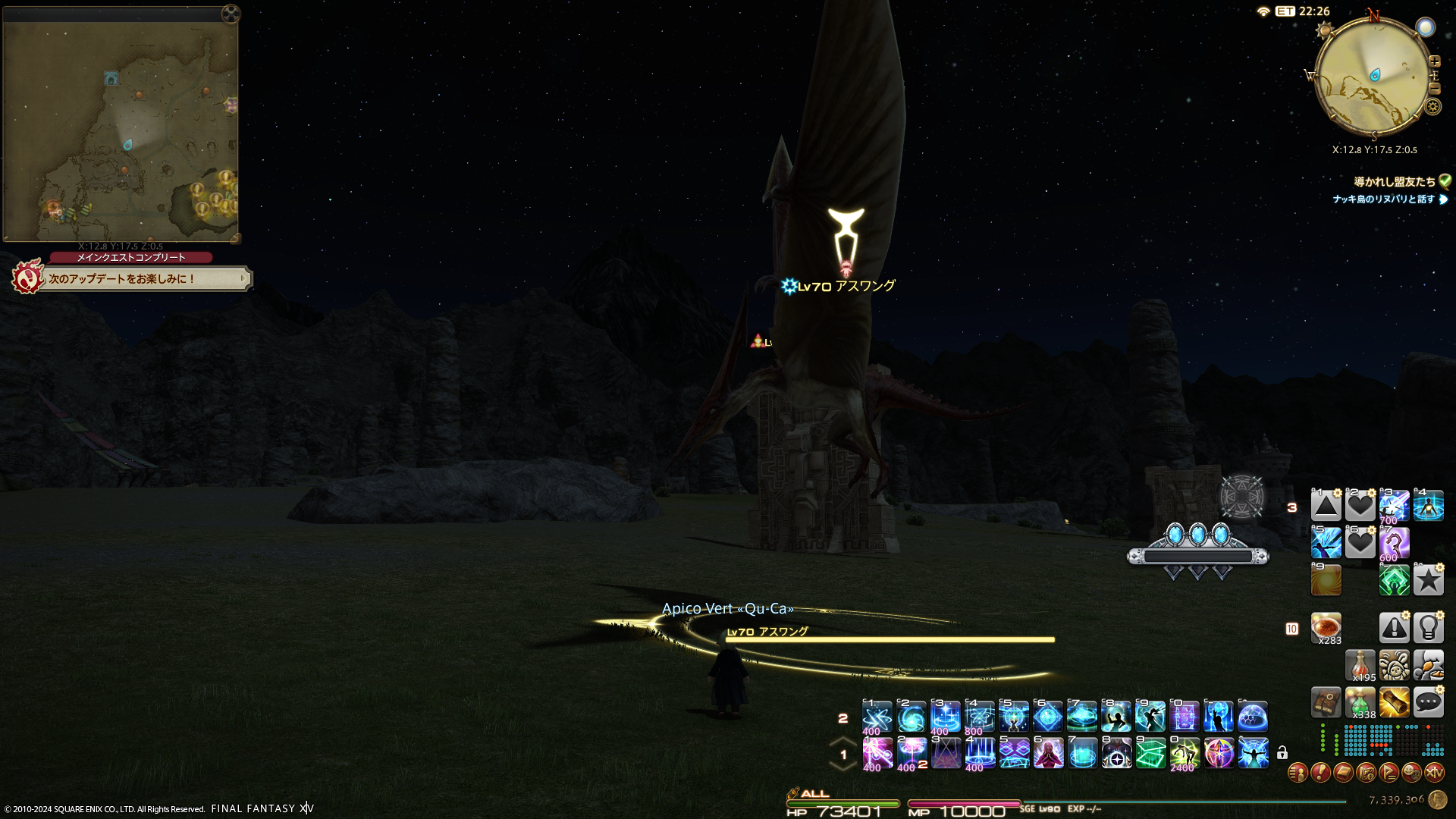This screenshot has height=819, width=1456.
Task: Toggle the hotbar padlock icon
Action: pyautogui.click(x=1282, y=753)
